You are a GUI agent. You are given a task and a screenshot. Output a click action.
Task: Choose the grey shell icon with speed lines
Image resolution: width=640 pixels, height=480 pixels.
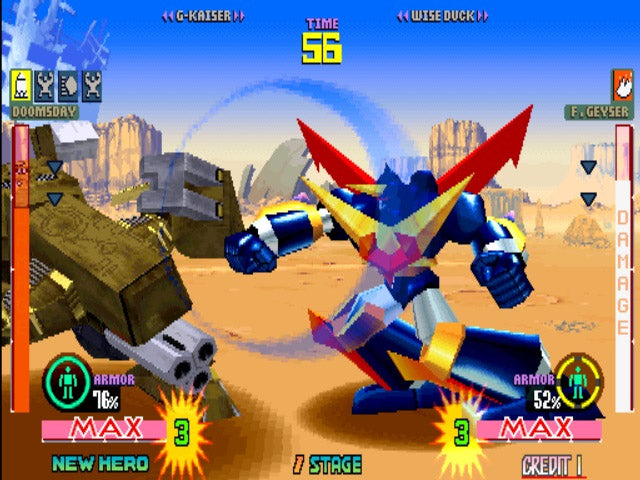(68, 86)
